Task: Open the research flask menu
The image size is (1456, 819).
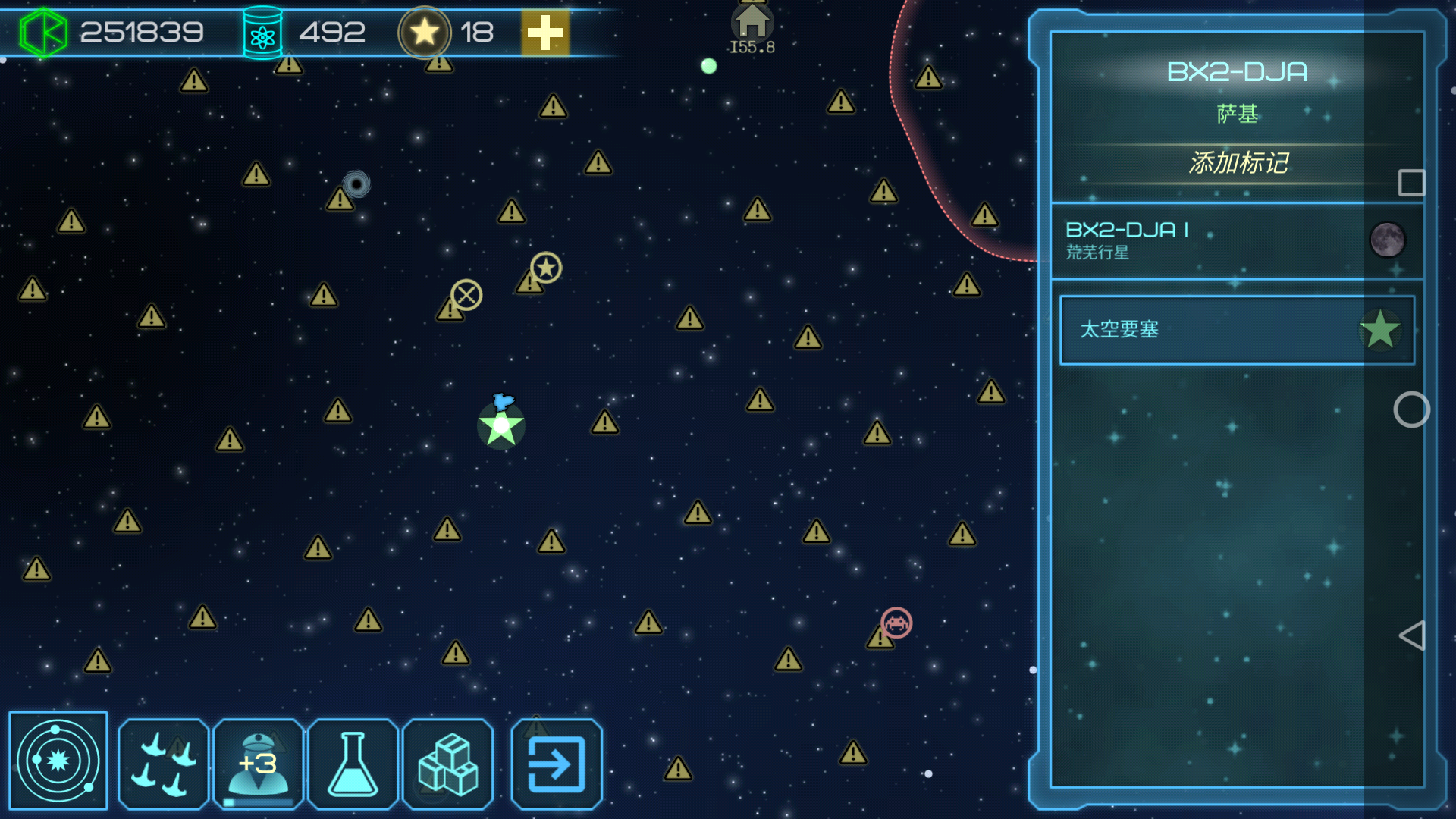Action: pos(353,764)
